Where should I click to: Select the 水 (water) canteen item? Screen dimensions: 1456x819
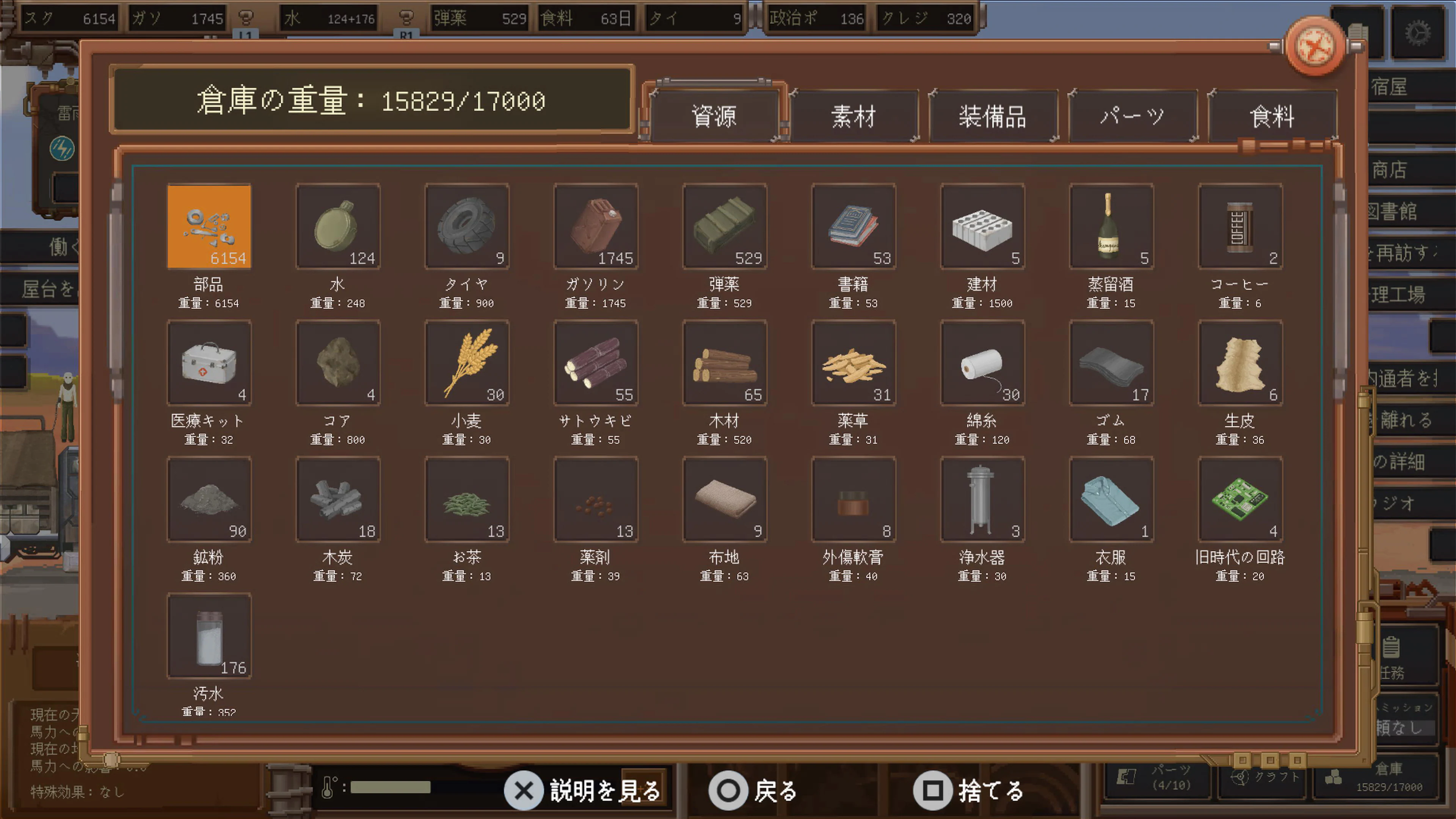point(337,226)
